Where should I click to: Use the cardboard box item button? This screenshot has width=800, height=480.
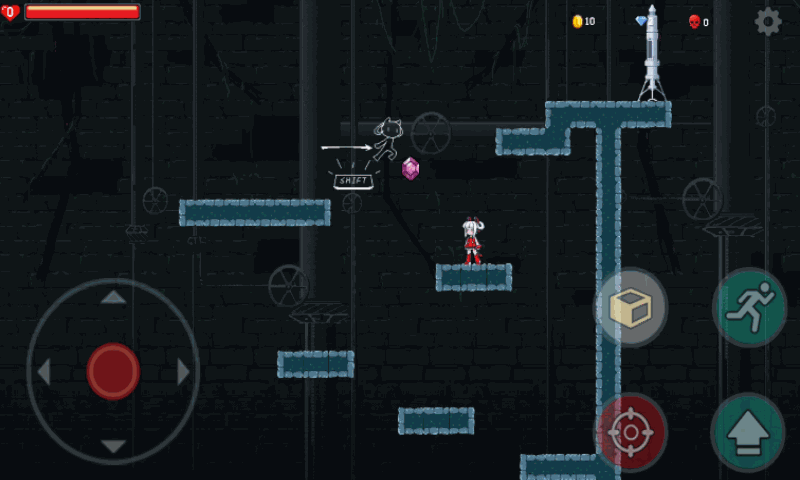pos(631,309)
